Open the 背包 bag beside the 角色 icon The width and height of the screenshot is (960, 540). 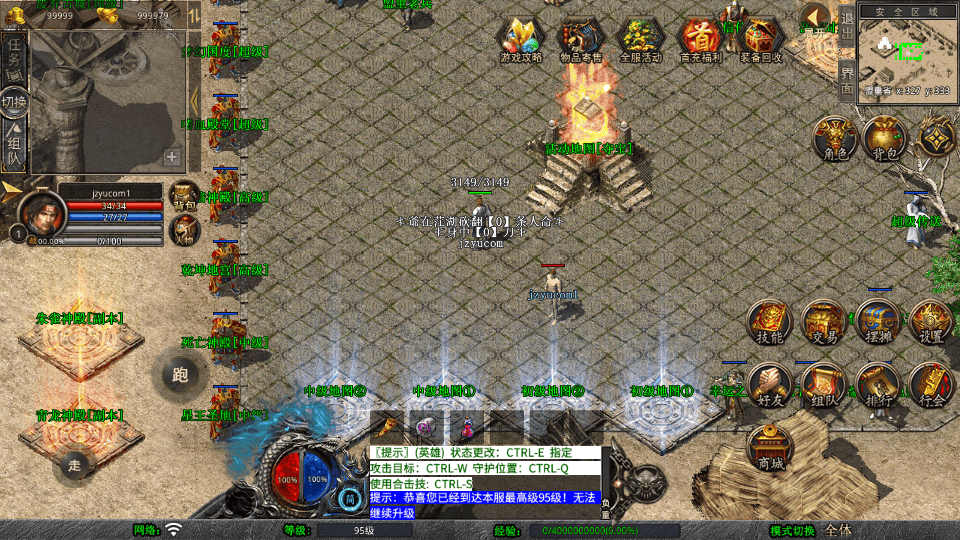883,138
